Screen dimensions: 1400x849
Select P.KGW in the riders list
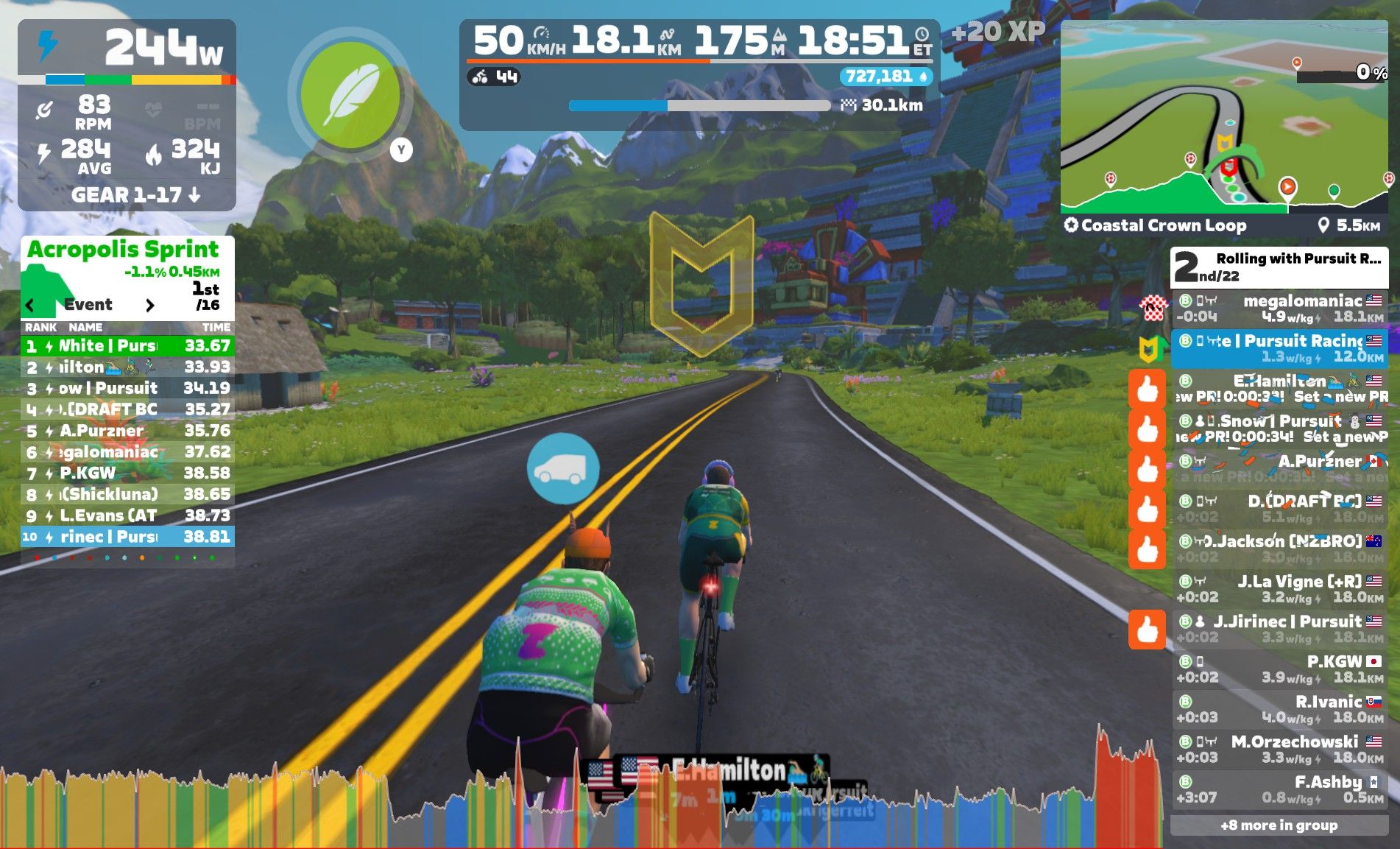click(x=1279, y=669)
